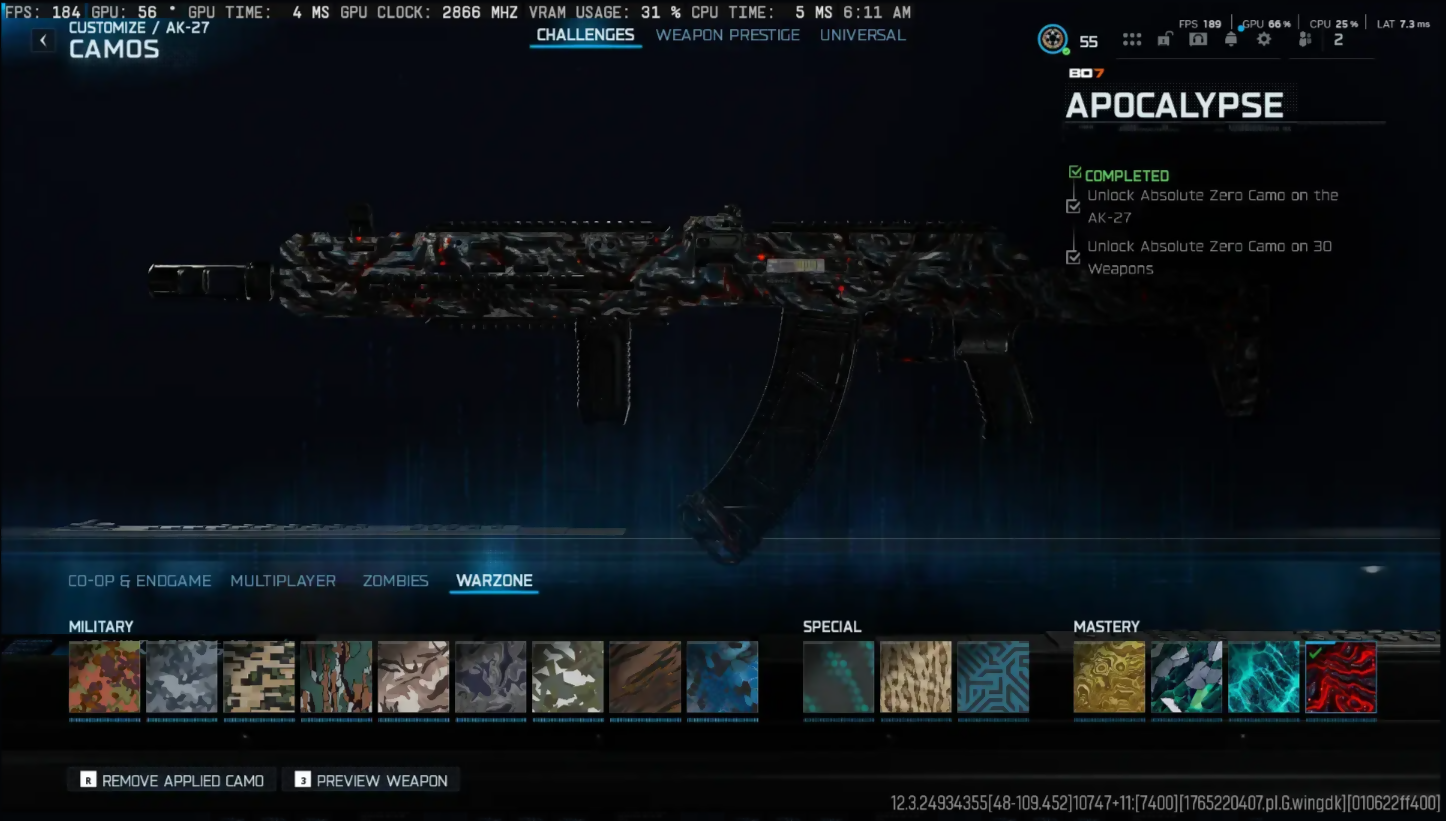Select the gold mastery camo
The width and height of the screenshot is (1446, 821).
coord(1109,677)
